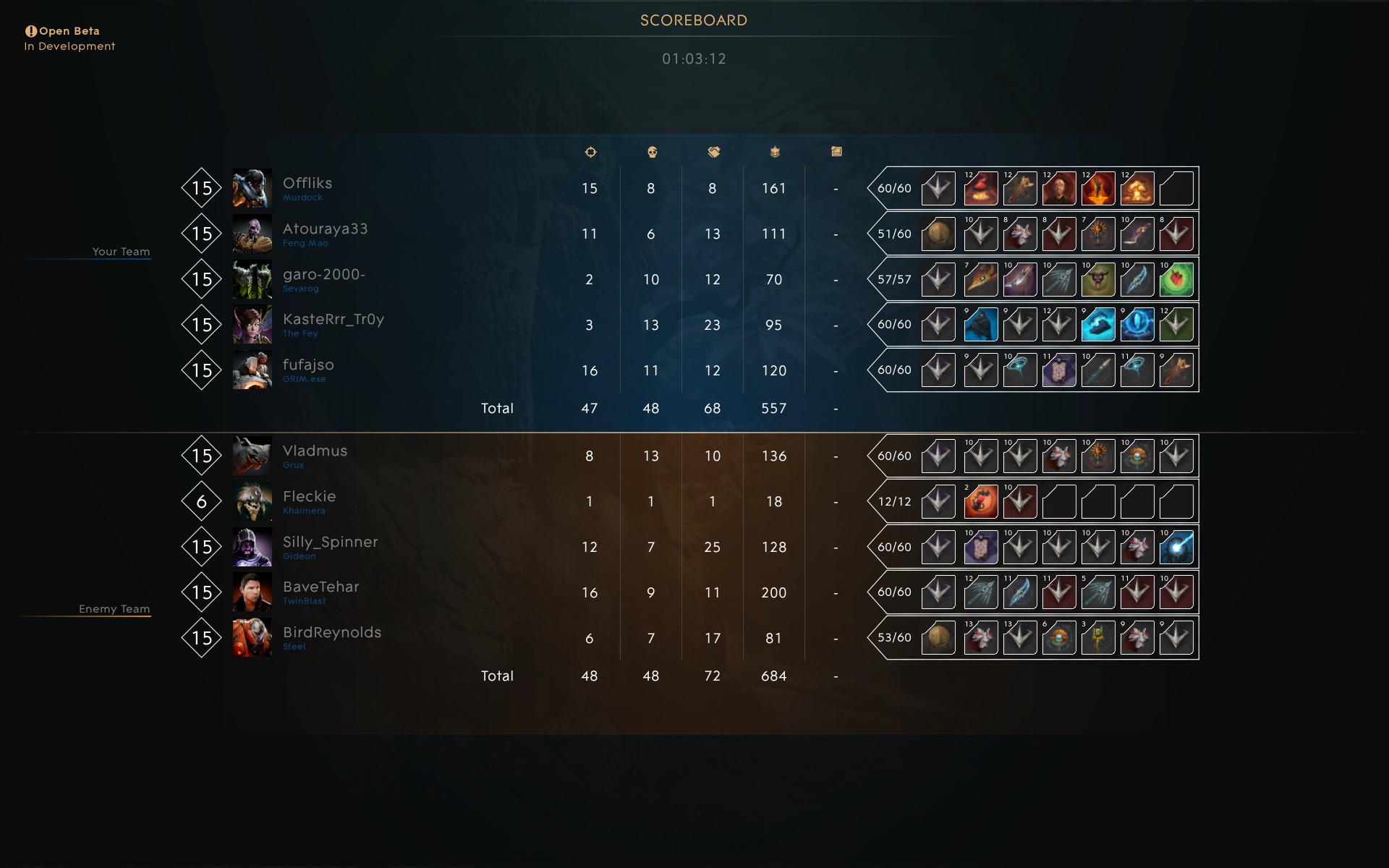Select the red card in Fleckie's row

click(x=981, y=502)
